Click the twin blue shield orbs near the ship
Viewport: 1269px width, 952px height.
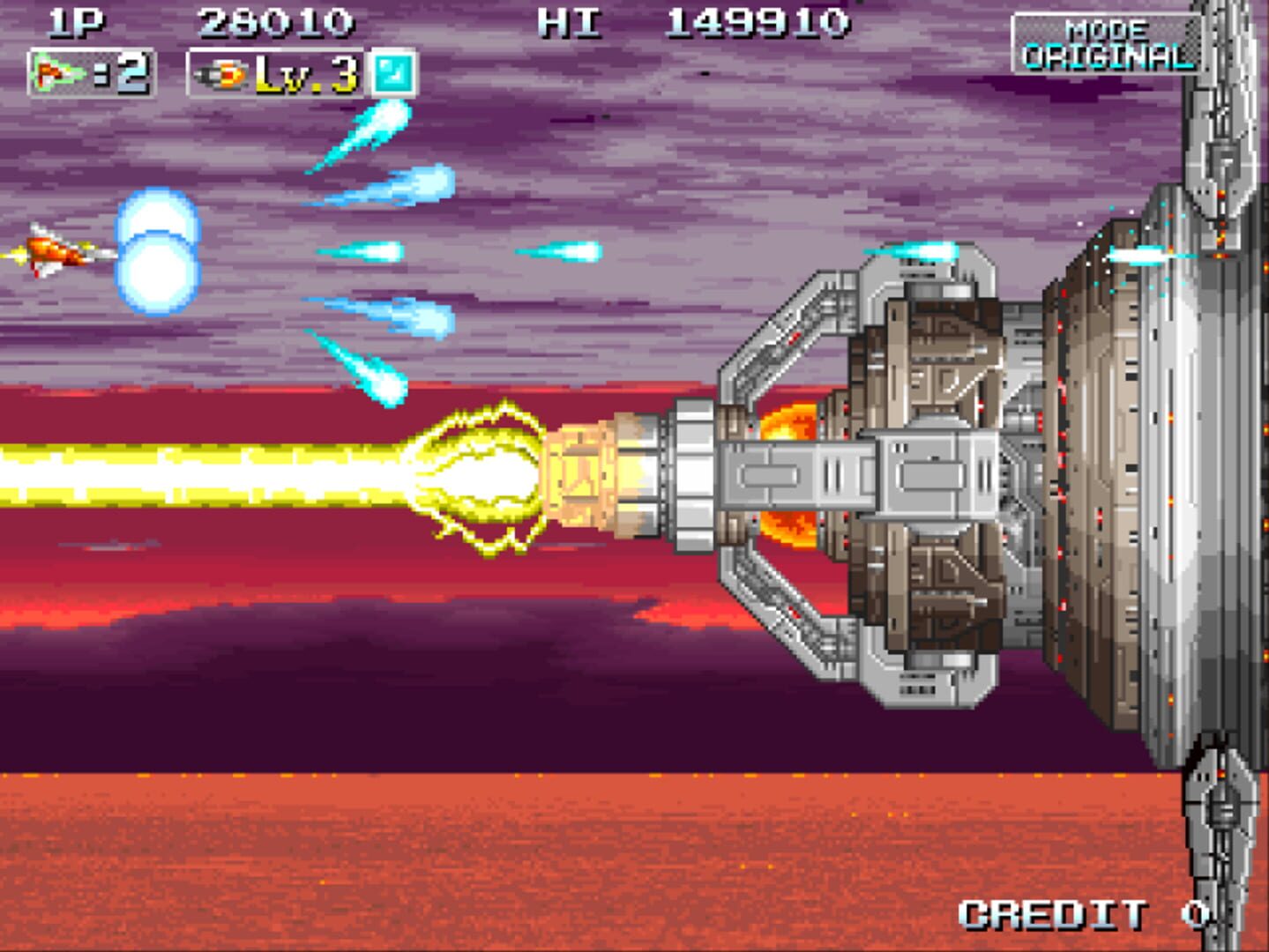(x=159, y=253)
